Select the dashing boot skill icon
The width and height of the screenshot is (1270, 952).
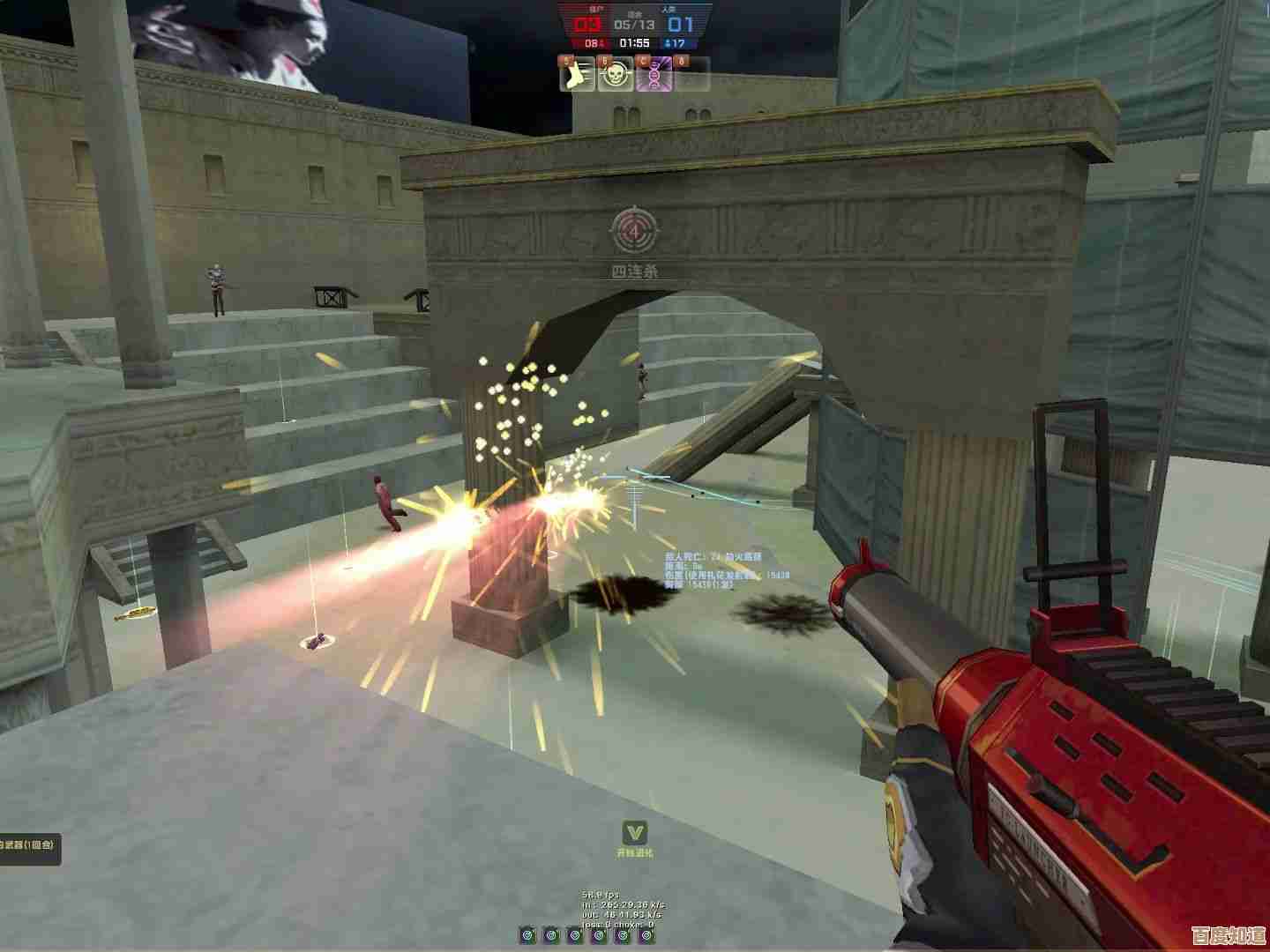(577, 76)
